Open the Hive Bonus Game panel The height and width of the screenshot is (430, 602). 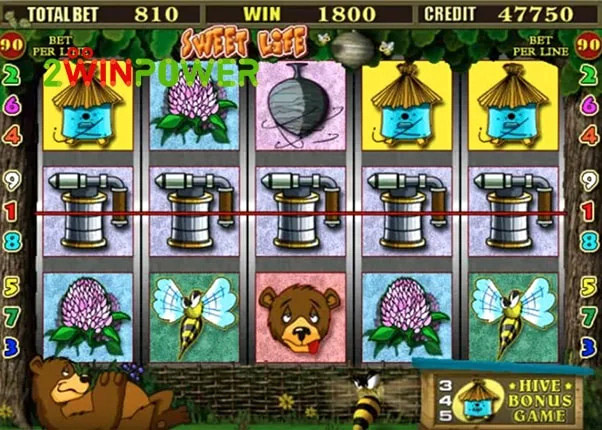point(508,396)
